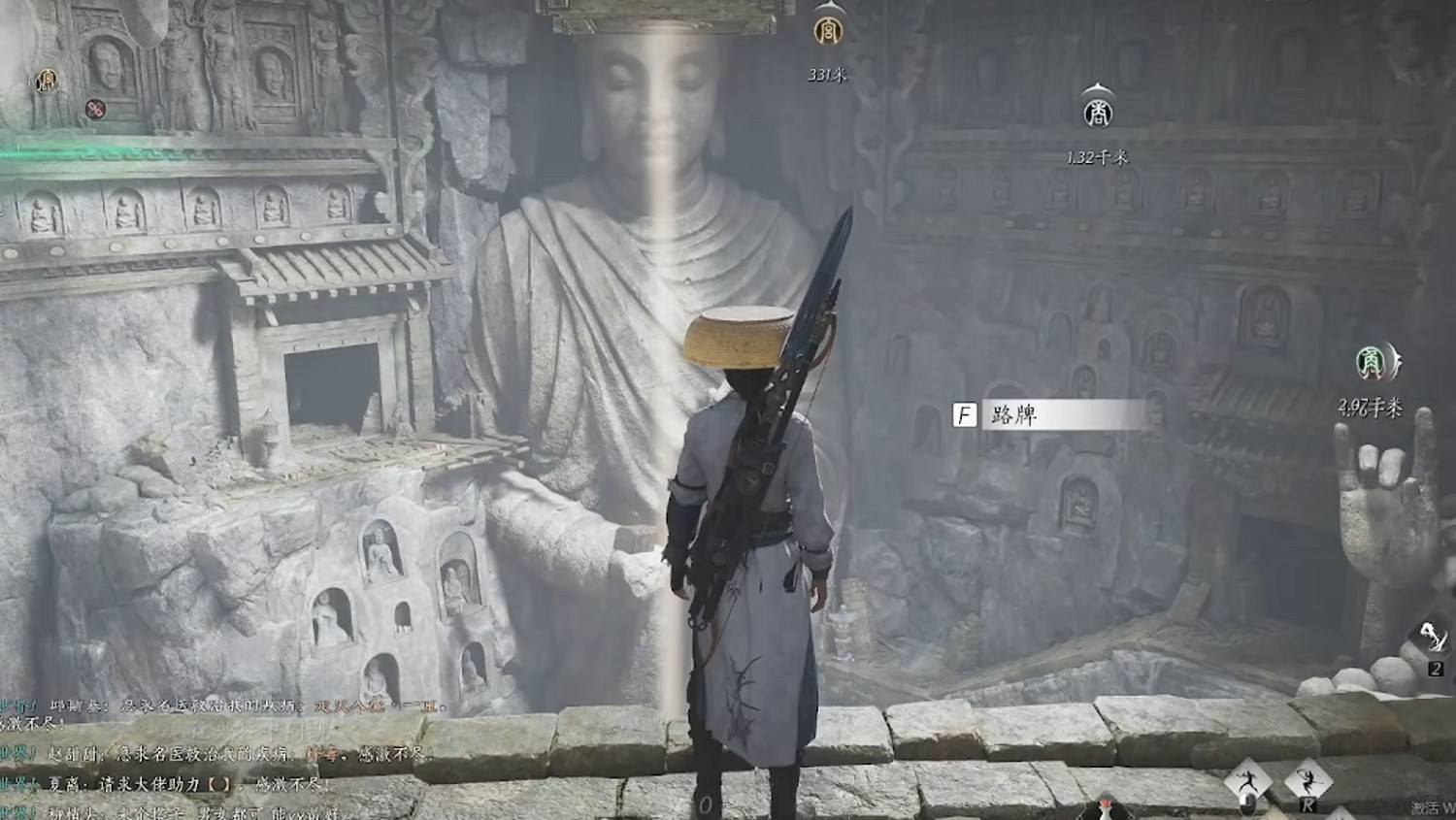1456x820 pixels.
Task: Click the item count badge showing 2
Action: 1437,669
